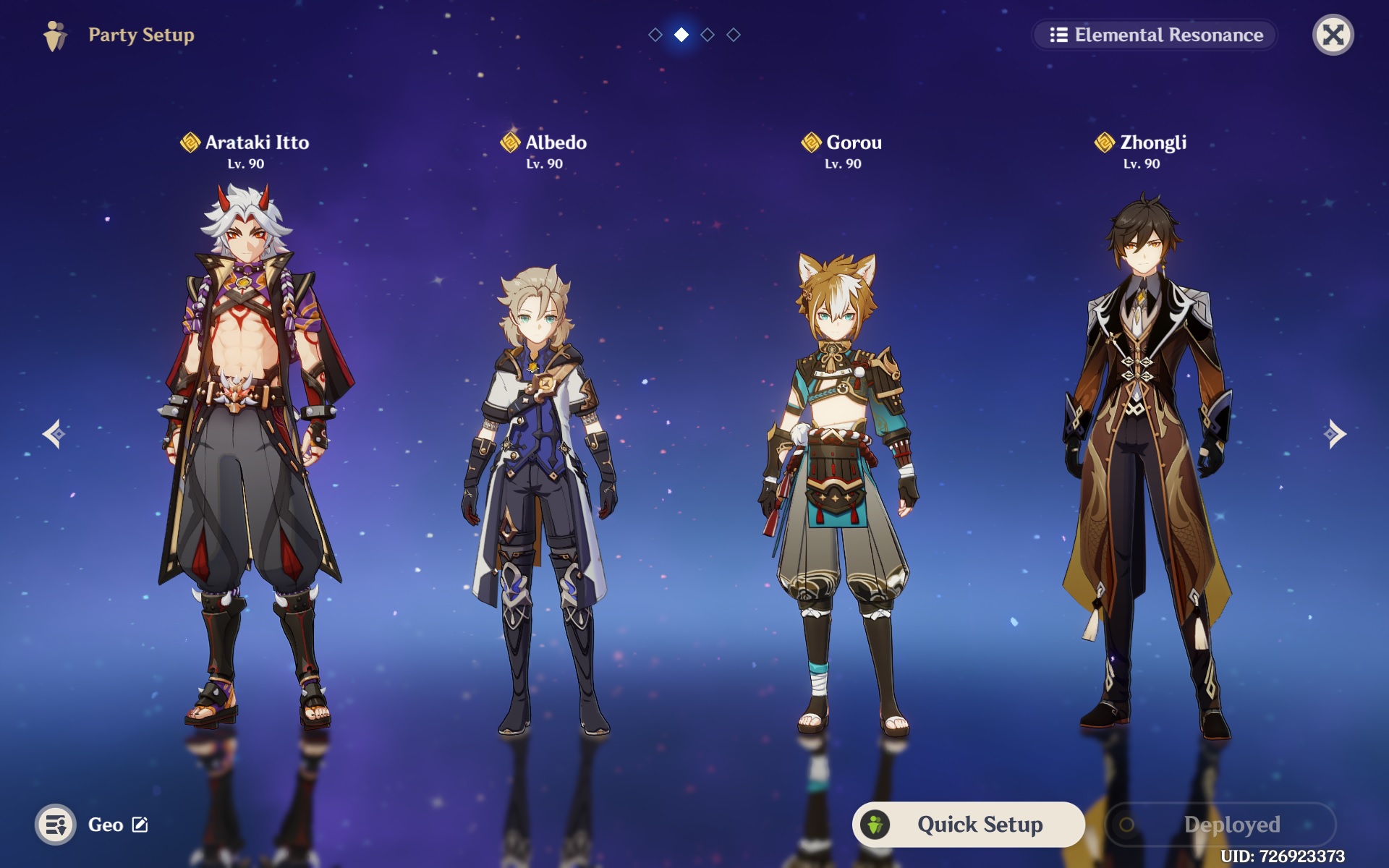The width and height of the screenshot is (1389, 868).
Task: Switch to the fourth party page diamond
Action: (734, 35)
